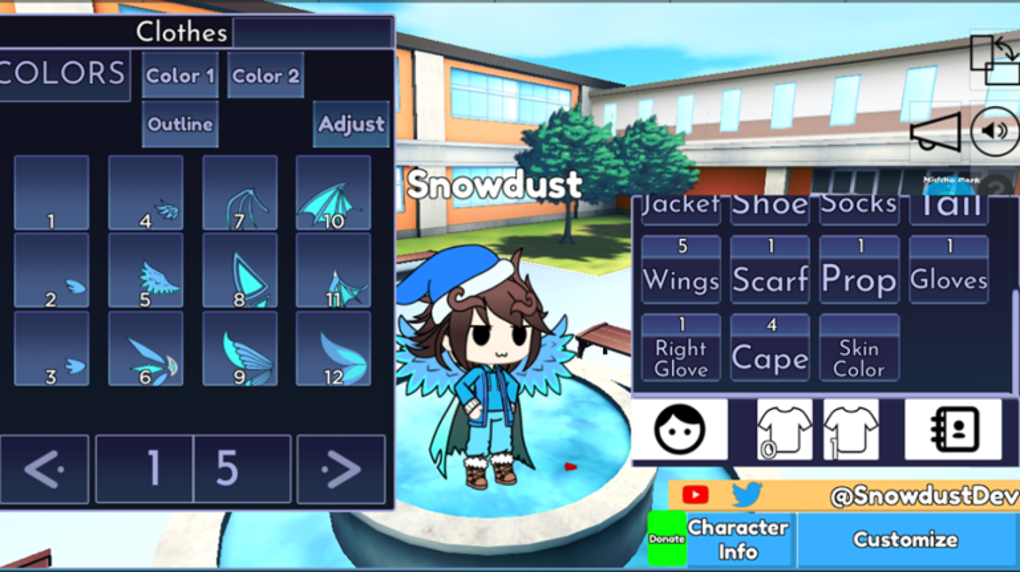This screenshot has height=572, width=1020.
Task: Pick wing style number 9
Action: pos(240,349)
